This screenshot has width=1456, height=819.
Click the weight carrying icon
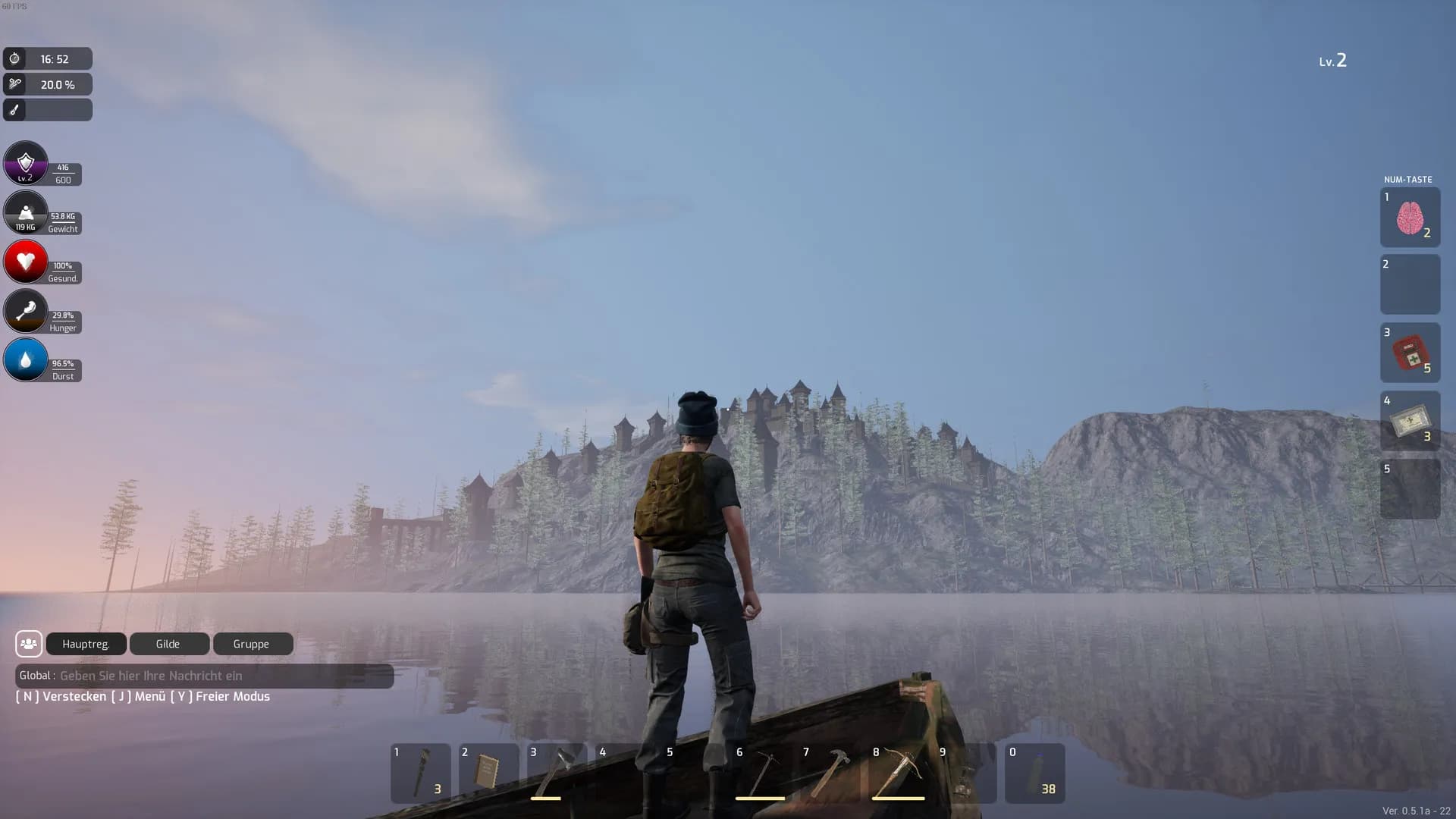tap(26, 212)
